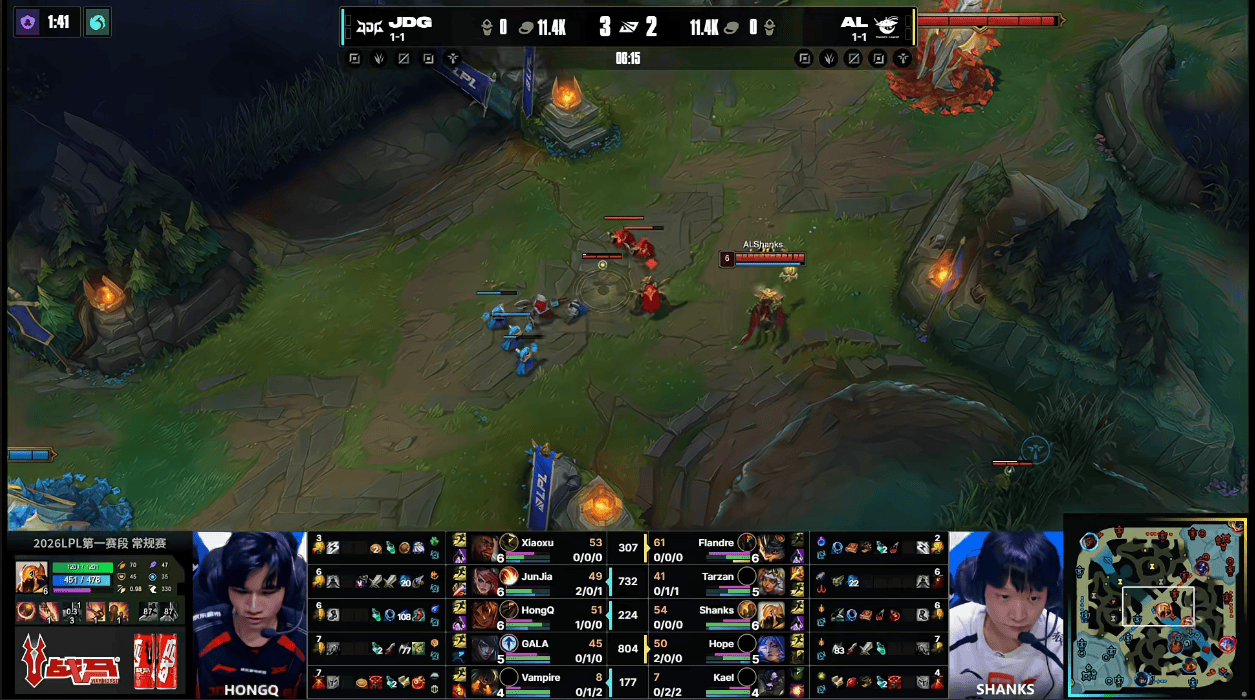
Task: Select Kael's champion portrait
Action: (x=771, y=681)
